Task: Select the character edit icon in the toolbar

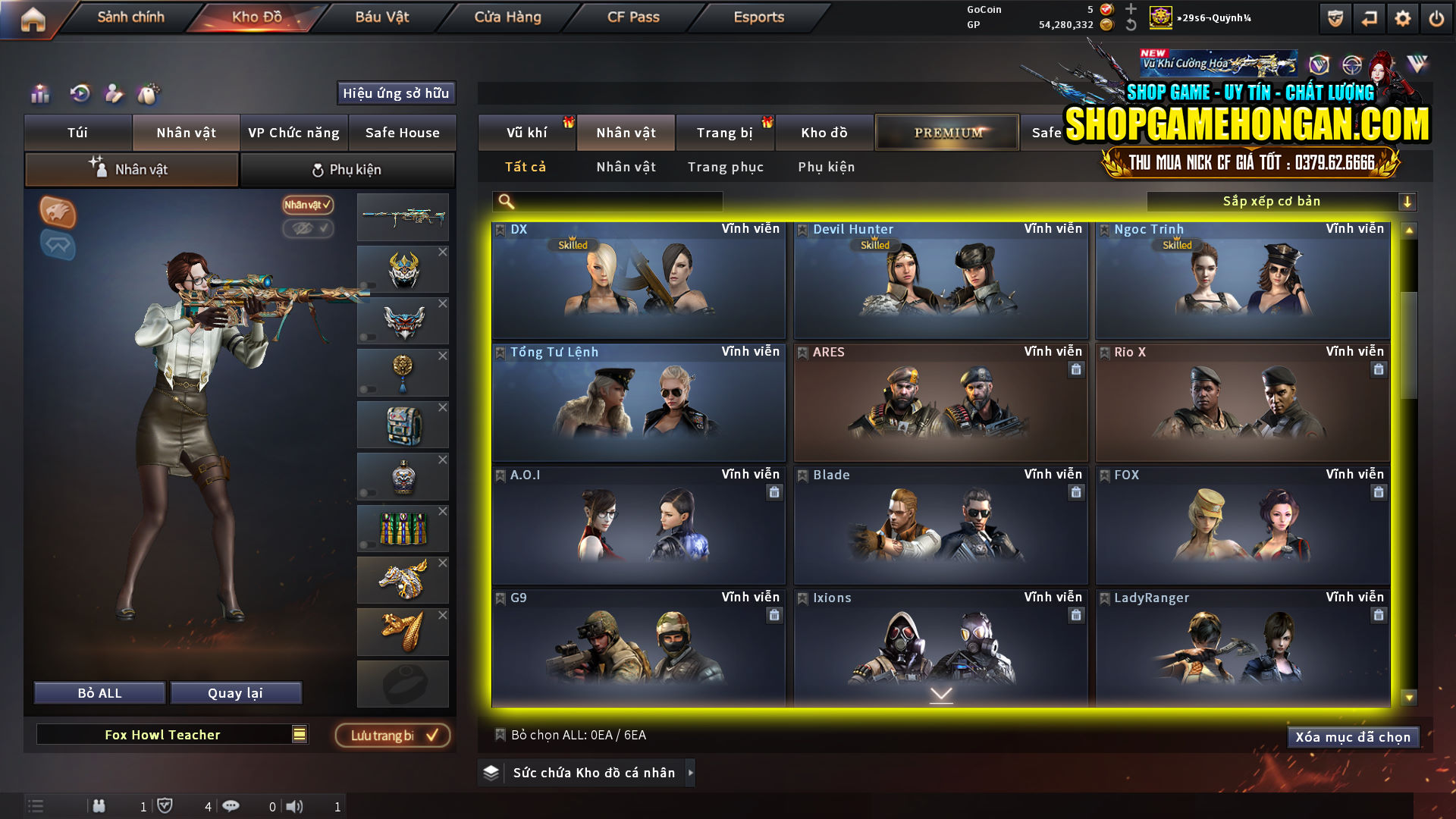Action: click(x=115, y=94)
